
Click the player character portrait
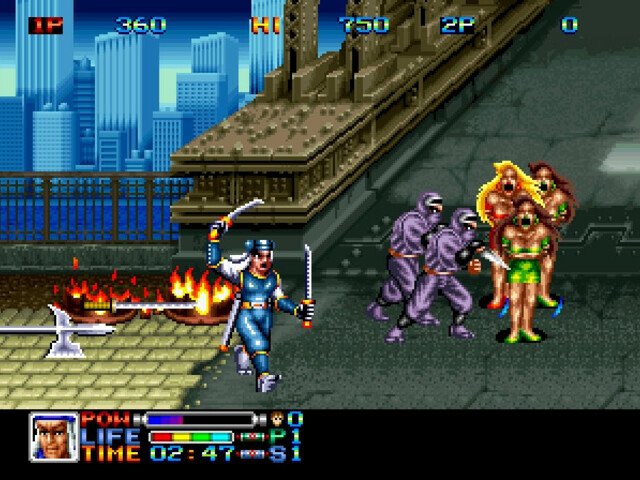click(x=53, y=436)
